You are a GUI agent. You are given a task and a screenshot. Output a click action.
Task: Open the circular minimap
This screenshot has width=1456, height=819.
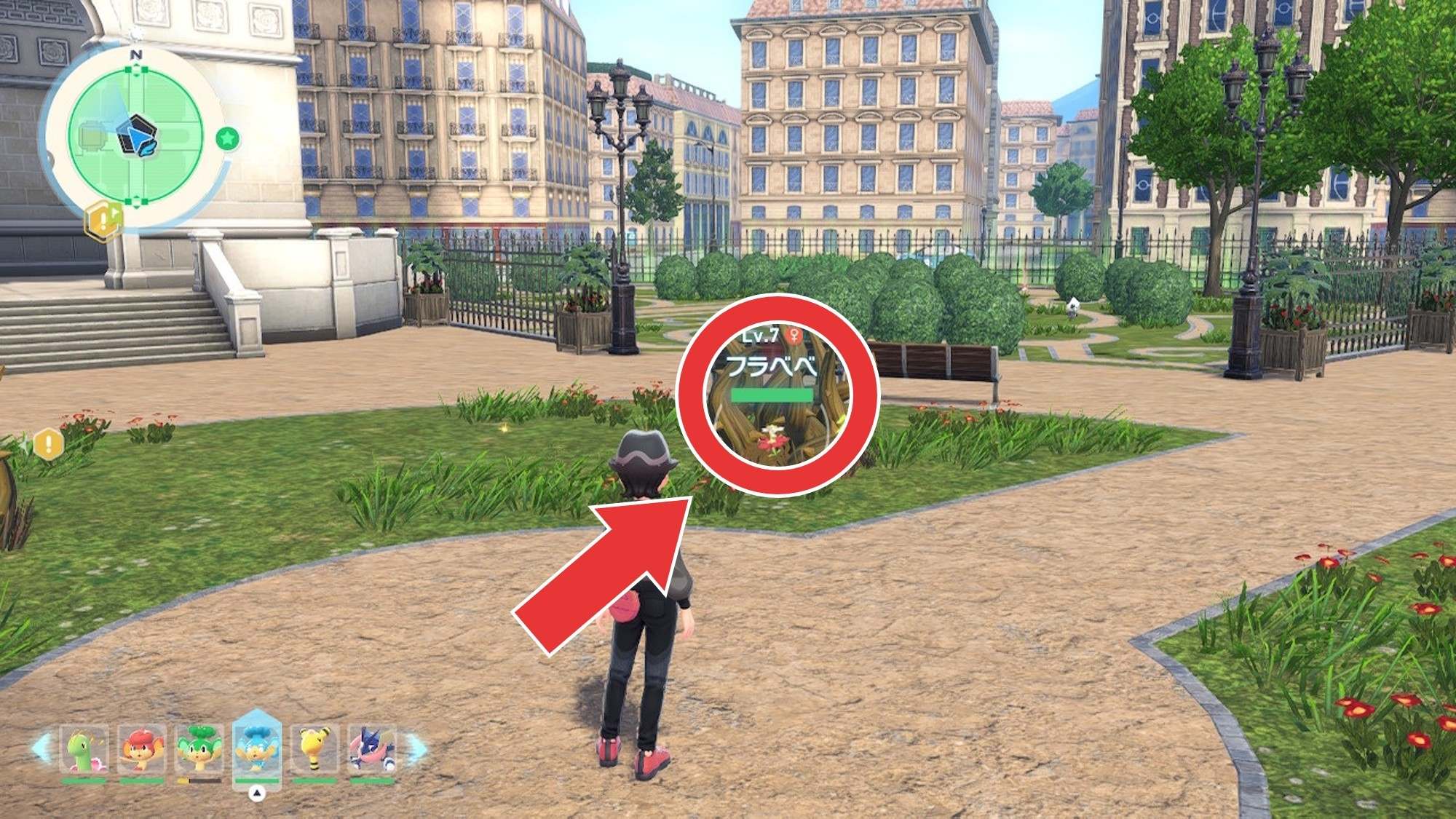click(x=135, y=136)
